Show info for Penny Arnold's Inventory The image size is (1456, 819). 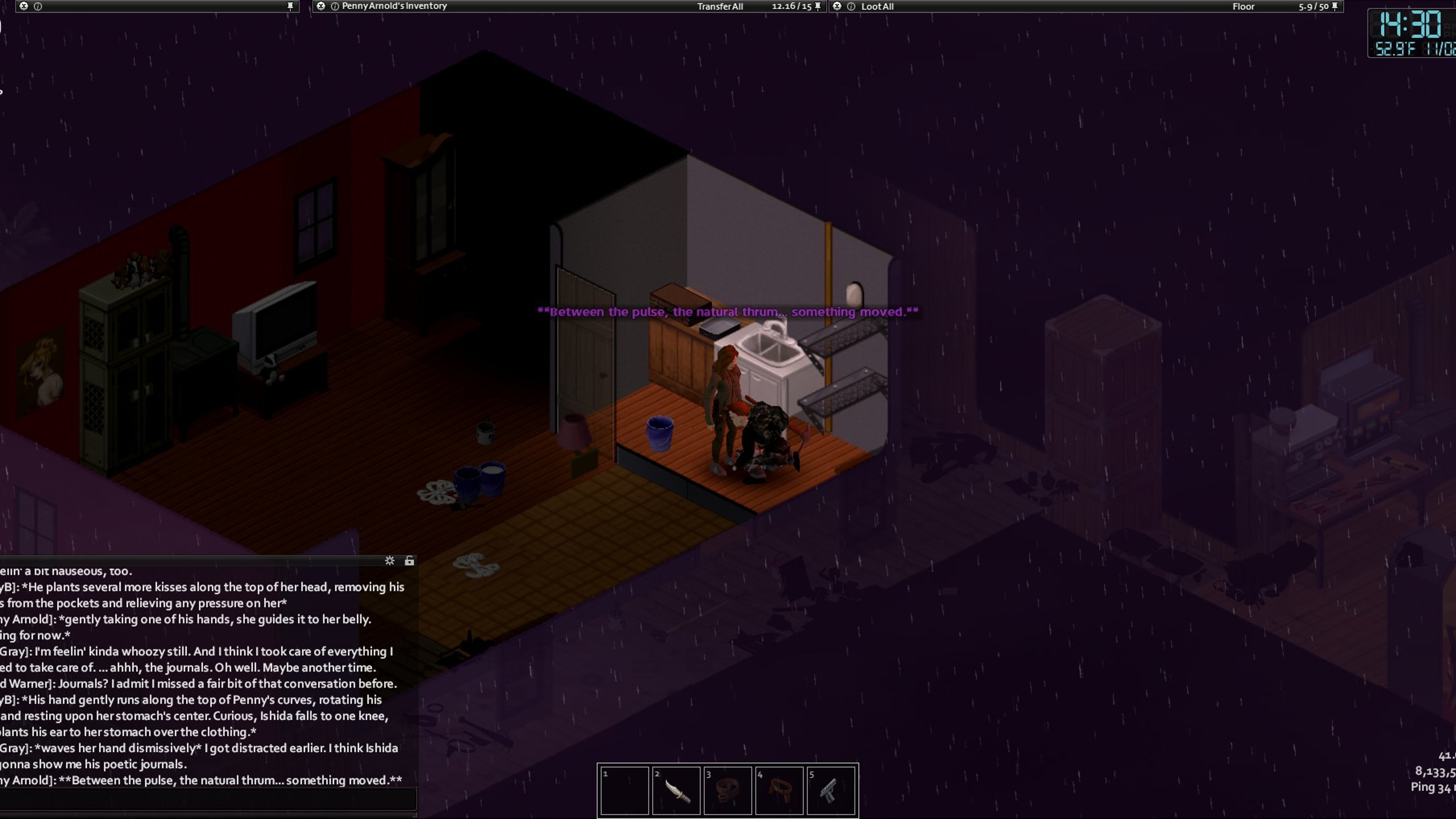pos(335,6)
